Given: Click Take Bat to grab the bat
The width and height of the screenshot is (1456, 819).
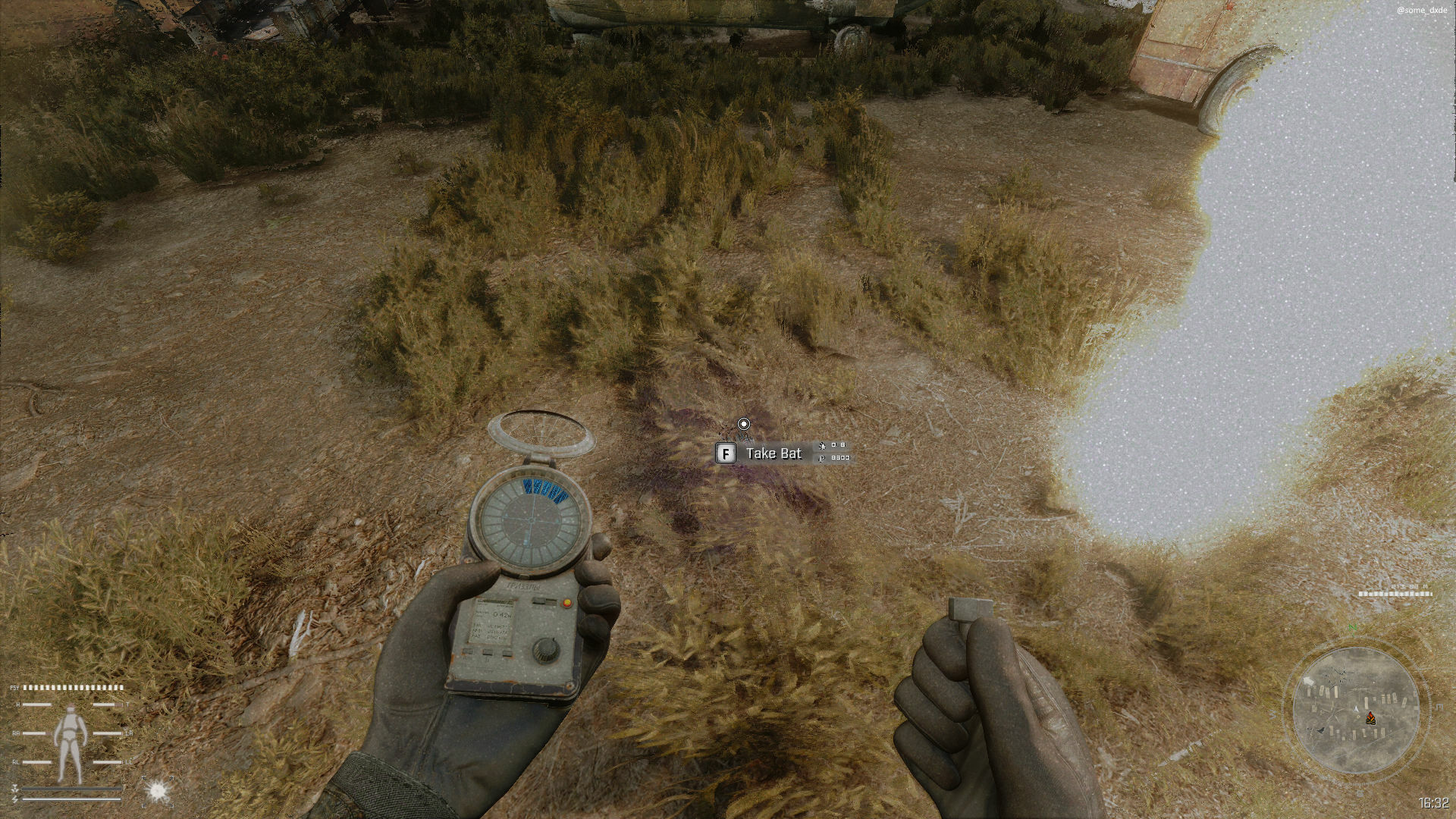Looking at the screenshot, I should [773, 453].
